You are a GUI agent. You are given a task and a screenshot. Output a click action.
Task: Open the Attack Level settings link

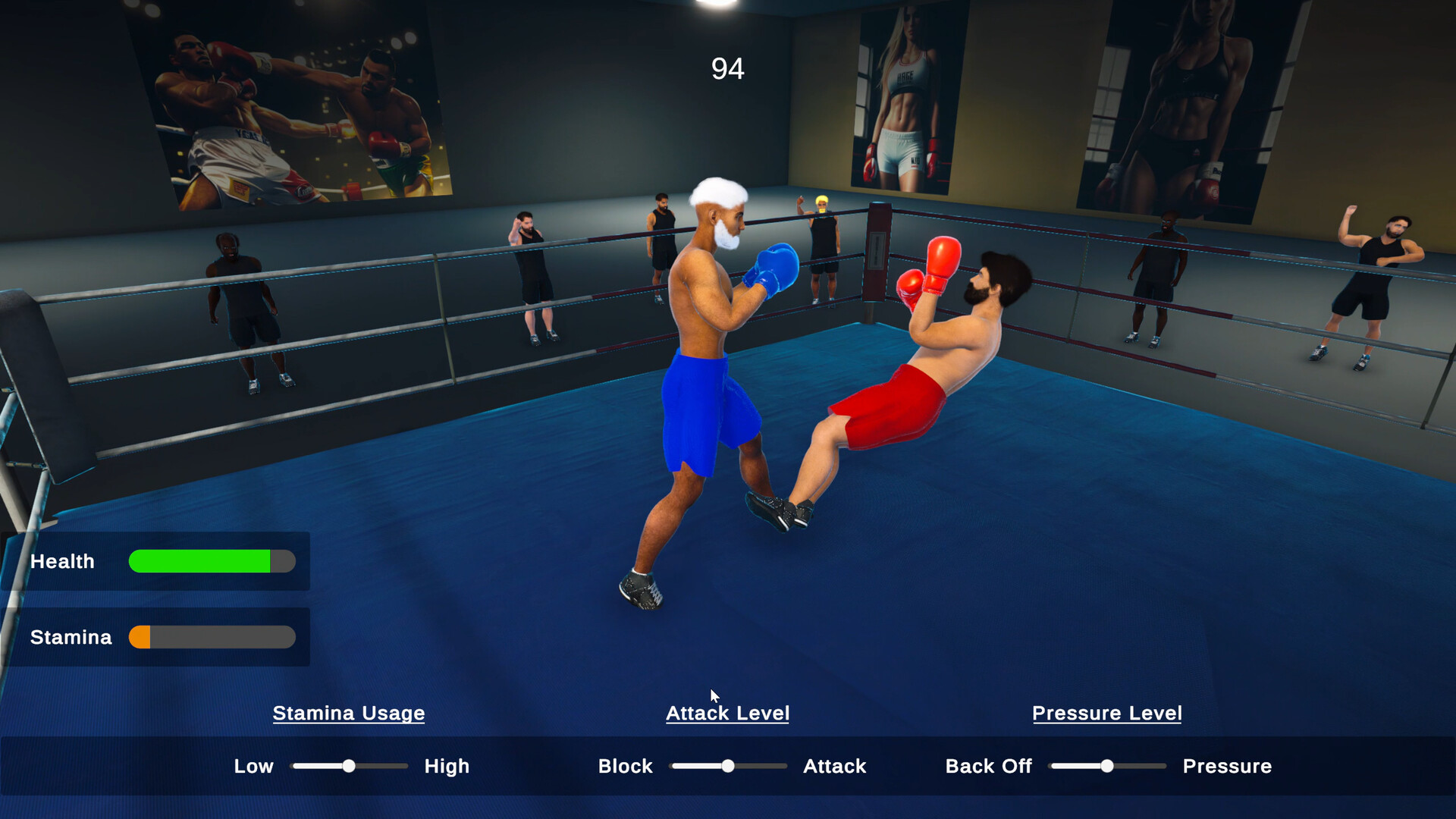click(x=727, y=713)
